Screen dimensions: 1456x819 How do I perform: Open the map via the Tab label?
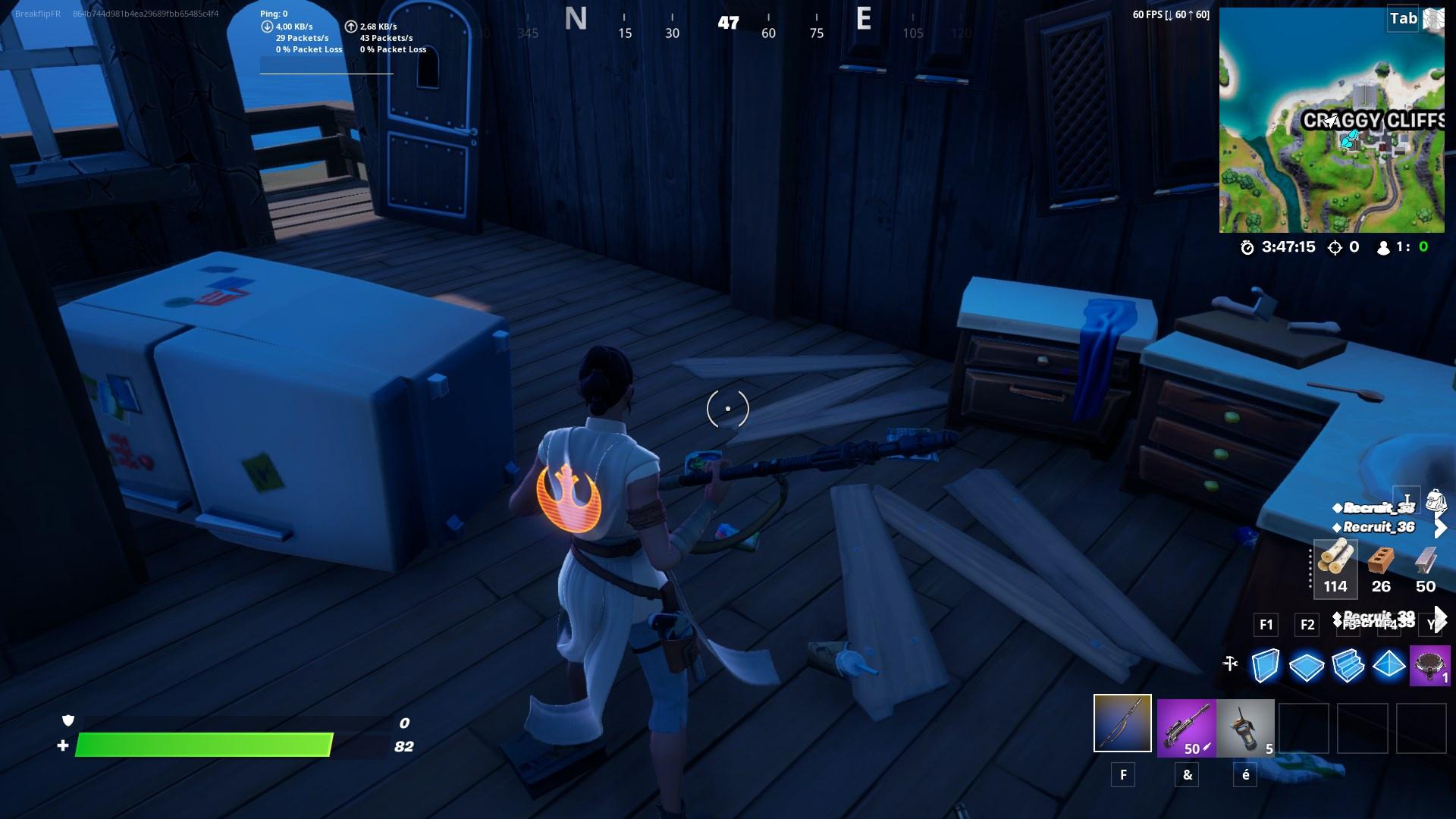(1401, 20)
